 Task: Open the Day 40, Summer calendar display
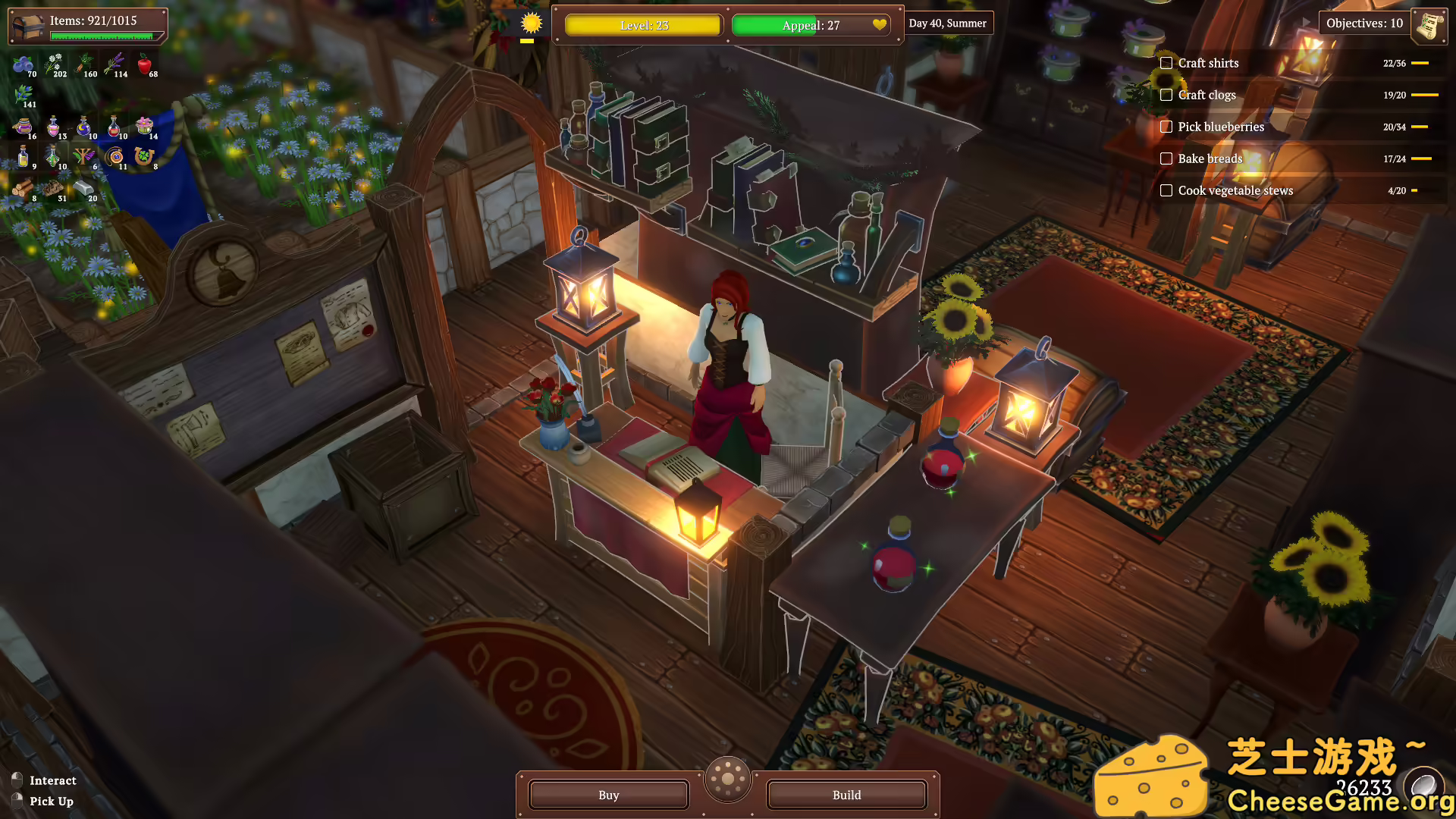pyautogui.click(x=947, y=23)
